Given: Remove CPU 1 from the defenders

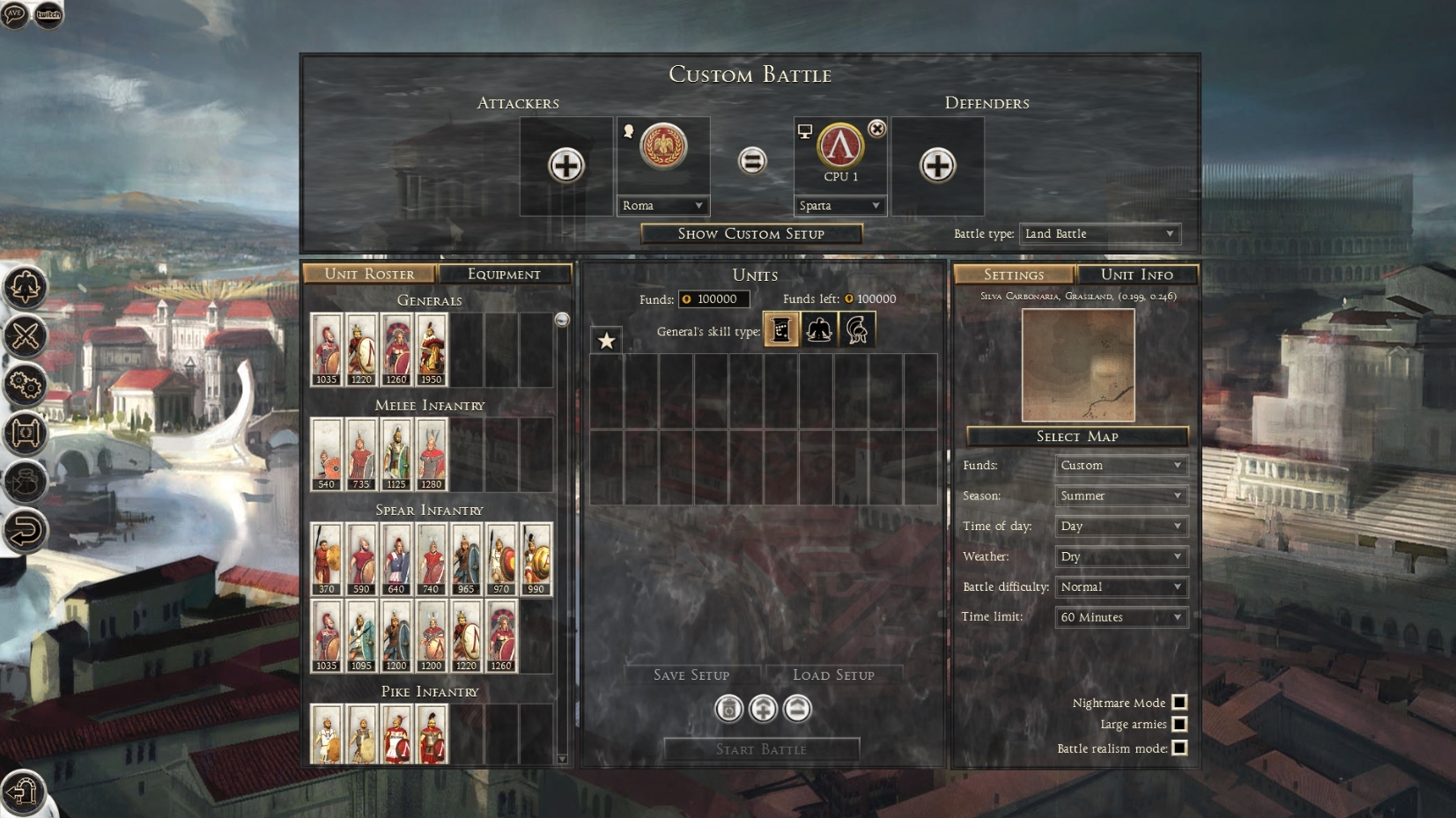Looking at the screenshot, I should tap(876, 129).
